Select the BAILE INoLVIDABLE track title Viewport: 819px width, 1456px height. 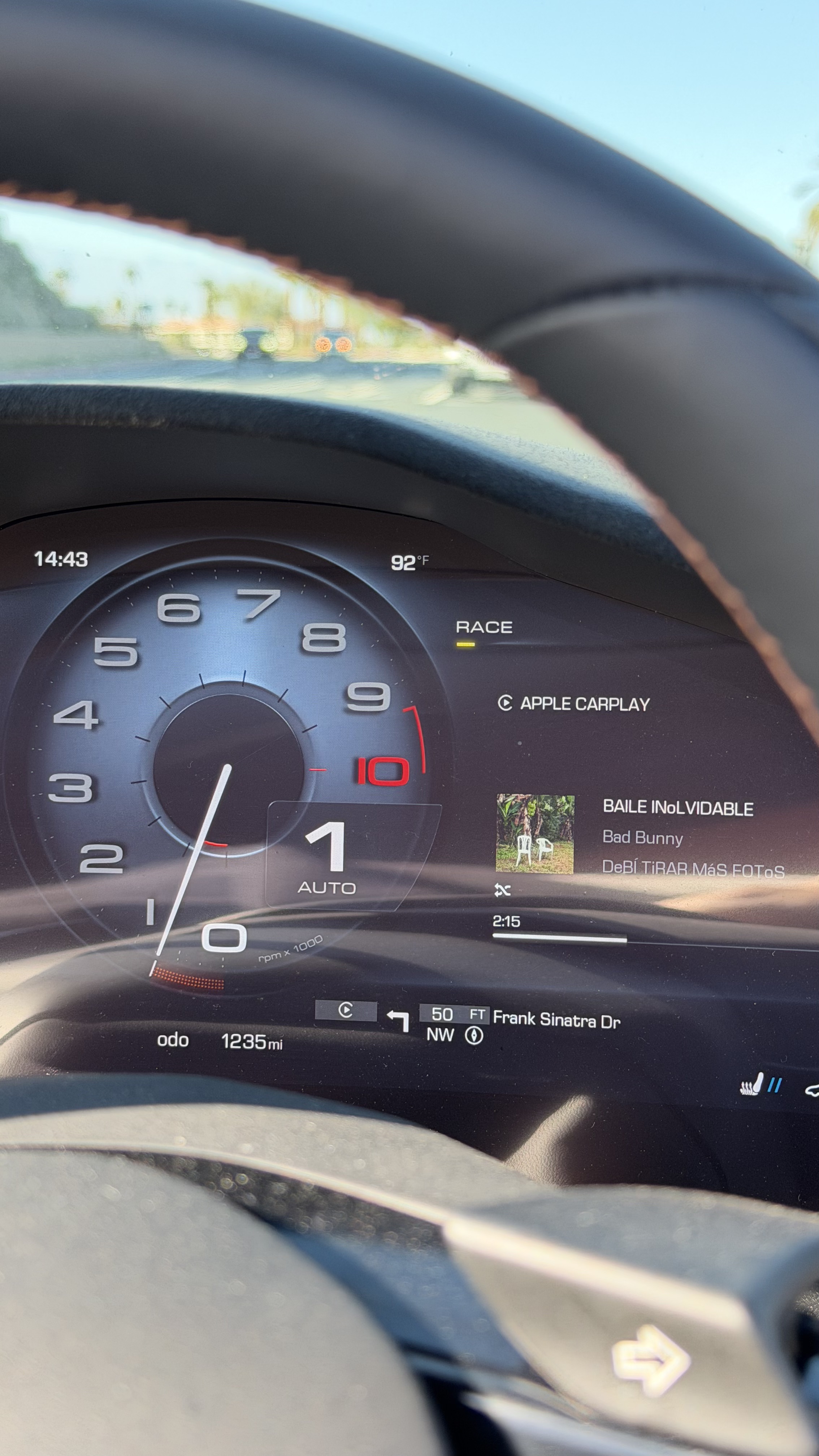(678, 808)
